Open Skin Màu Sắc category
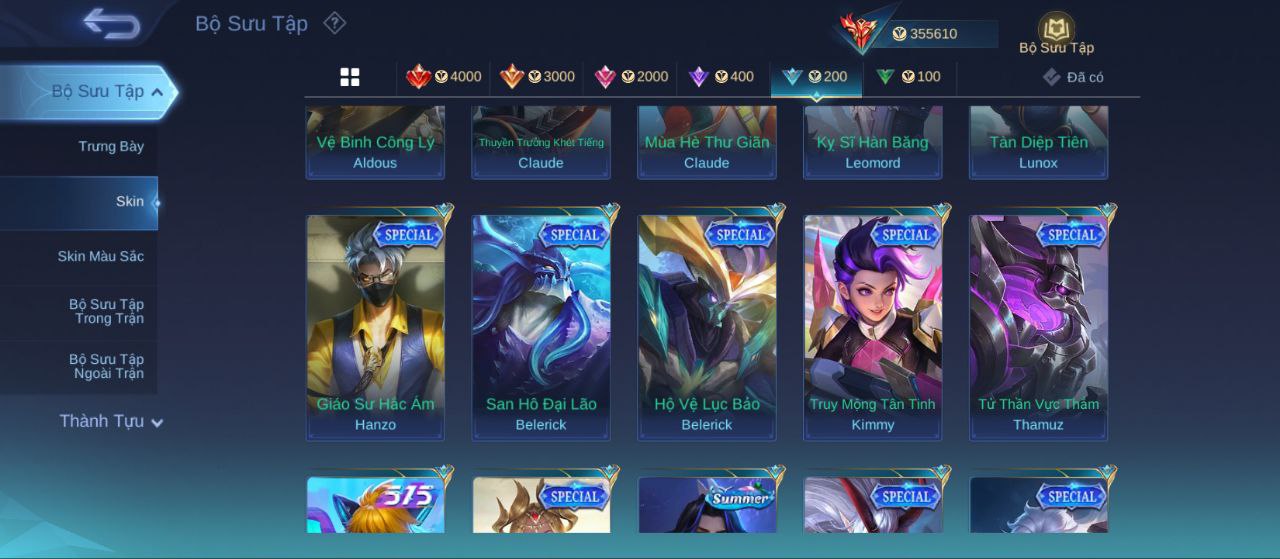This screenshot has height=559, width=1280. click(x=100, y=257)
